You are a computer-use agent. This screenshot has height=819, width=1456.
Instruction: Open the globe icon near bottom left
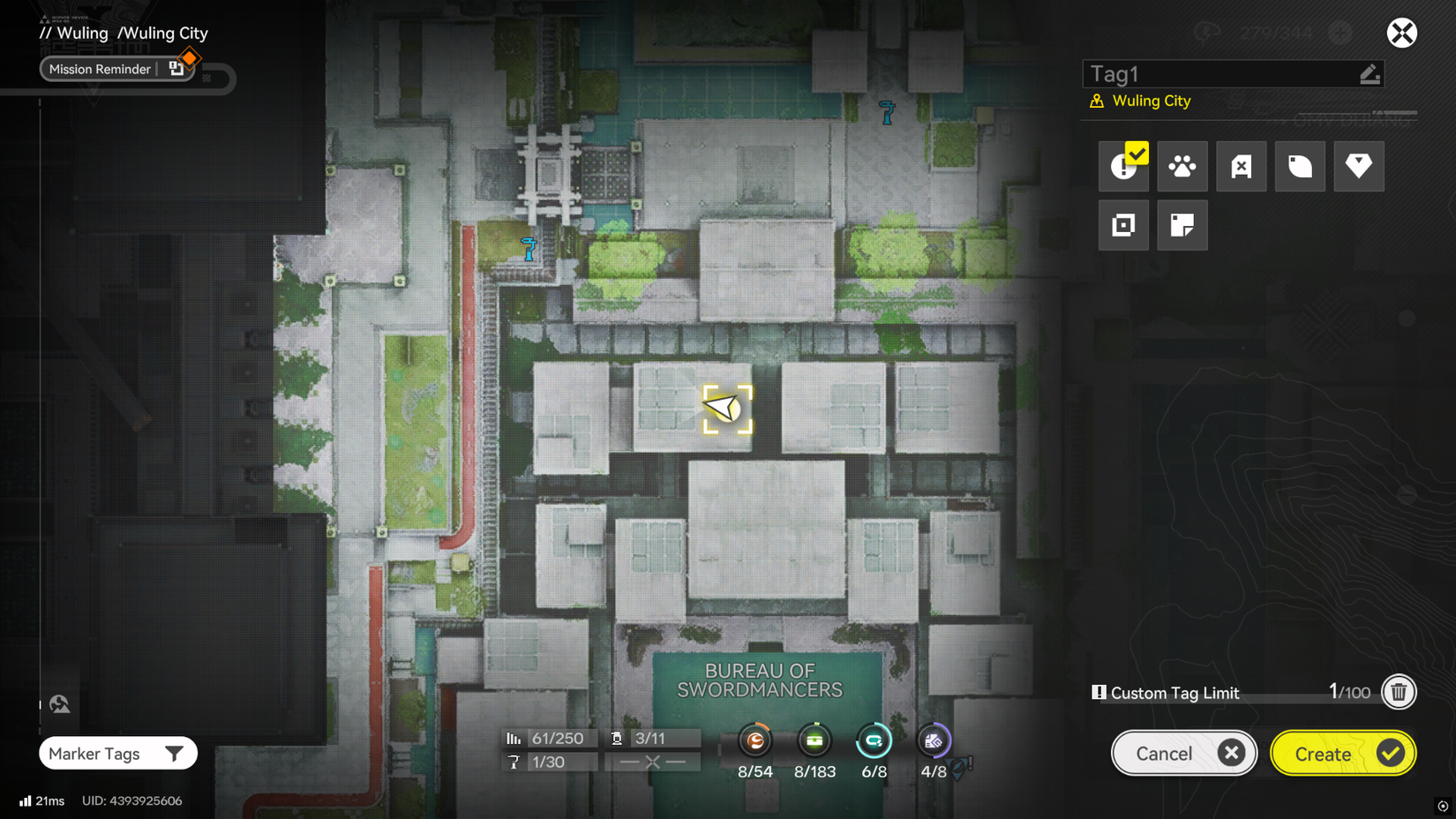click(x=58, y=703)
